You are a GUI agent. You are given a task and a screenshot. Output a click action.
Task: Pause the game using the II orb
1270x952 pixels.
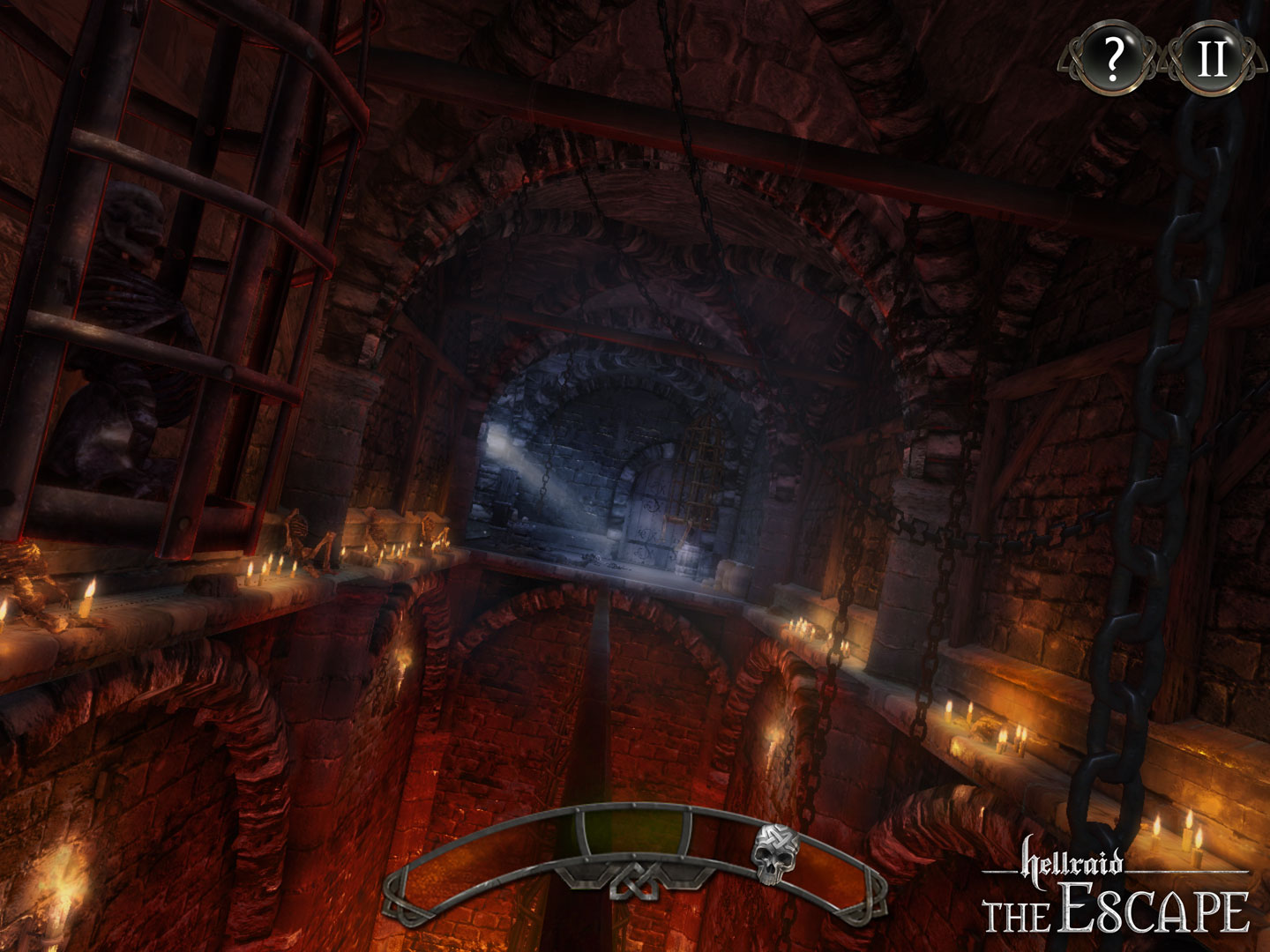(x=1213, y=60)
